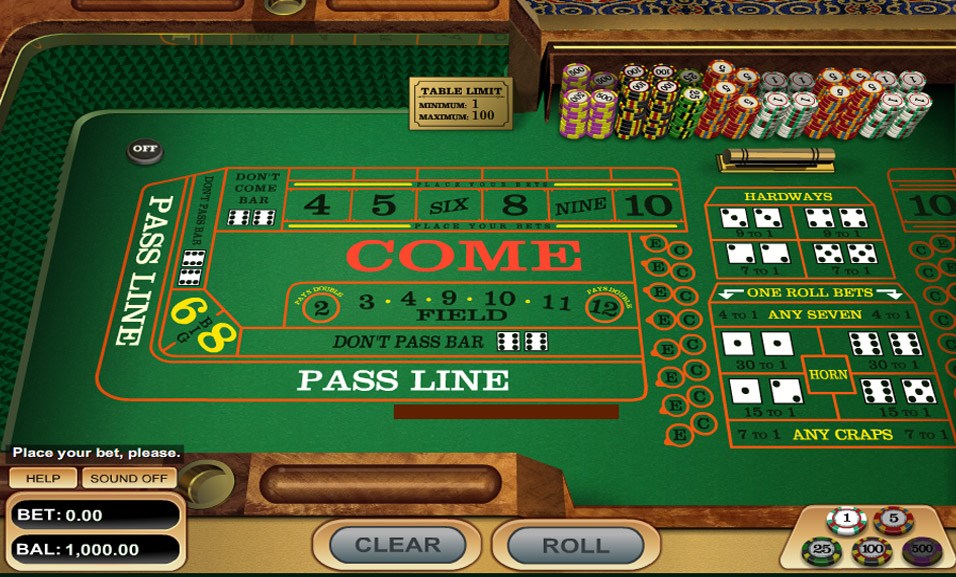Place a bet on the bottom PASS LINE
This screenshot has height=577, width=956.
[x=403, y=380]
